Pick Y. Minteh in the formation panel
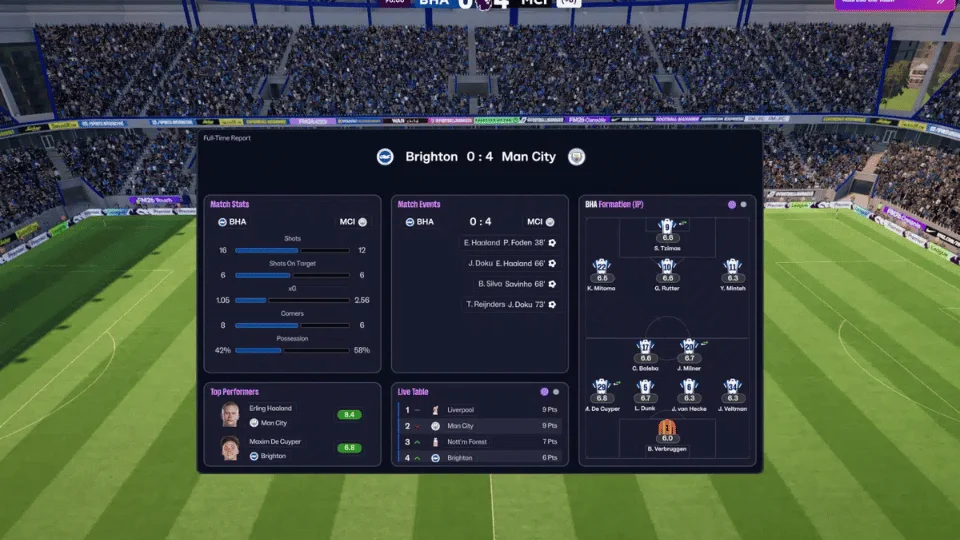The height and width of the screenshot is (540, 960). point(732,268)
